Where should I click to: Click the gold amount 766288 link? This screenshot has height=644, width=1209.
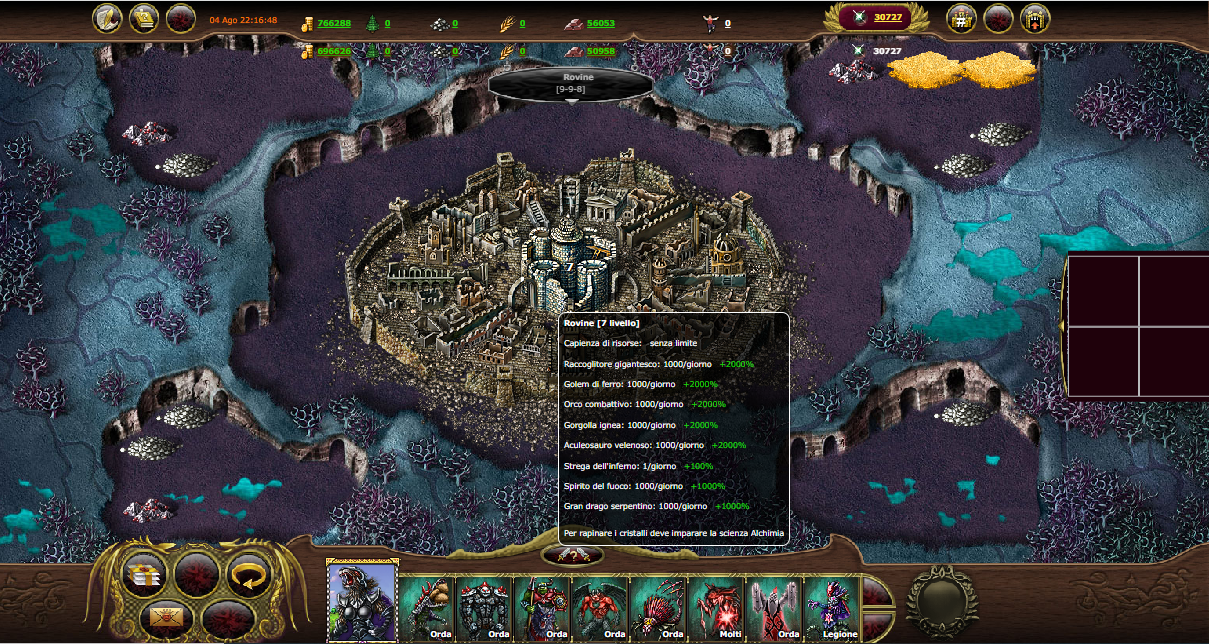click(x=334, y=23)
